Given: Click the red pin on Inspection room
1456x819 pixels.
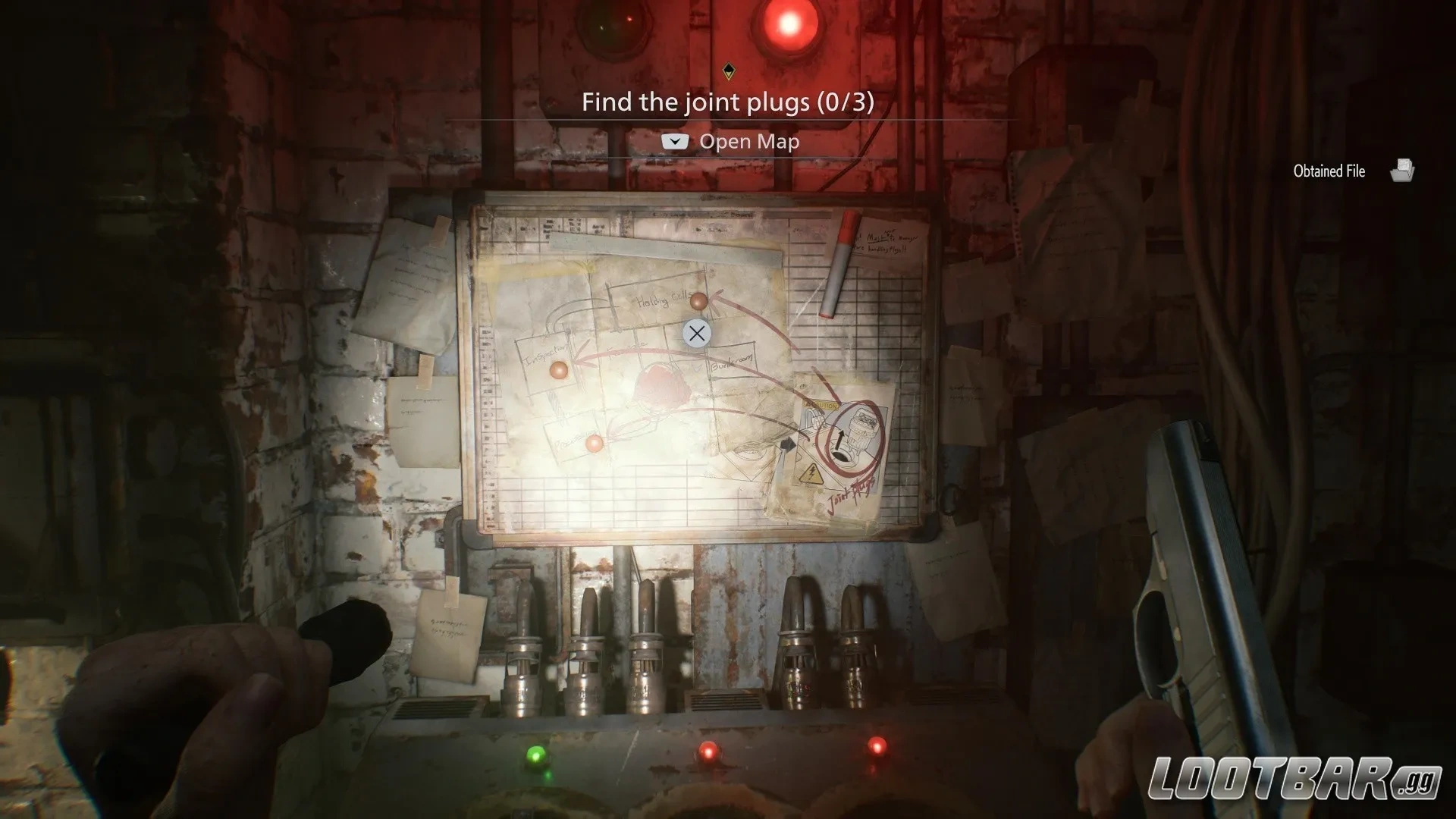Looking at the screenshot, I should point(557,370).
